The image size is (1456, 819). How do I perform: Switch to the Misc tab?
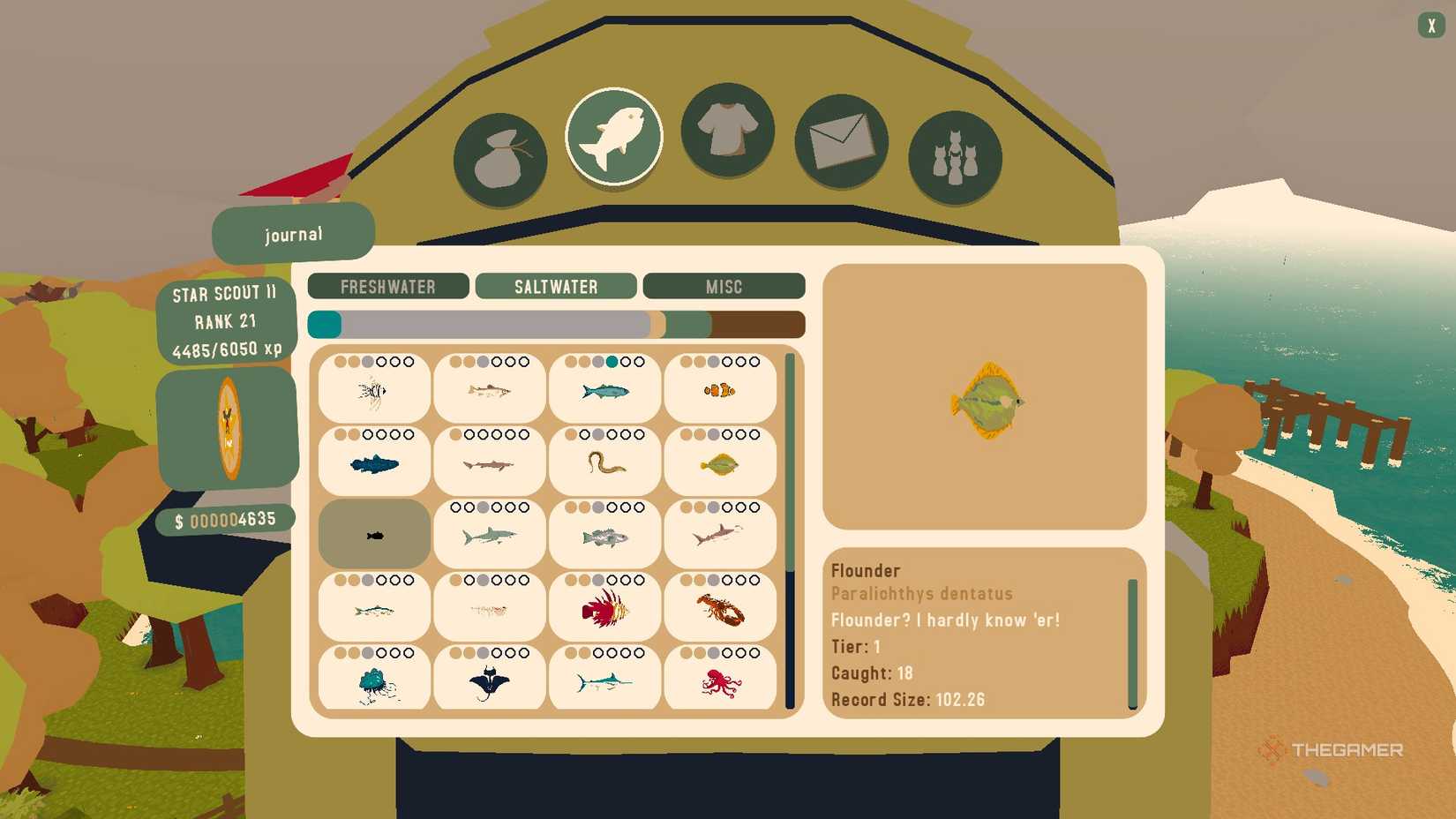click(724, 286)
